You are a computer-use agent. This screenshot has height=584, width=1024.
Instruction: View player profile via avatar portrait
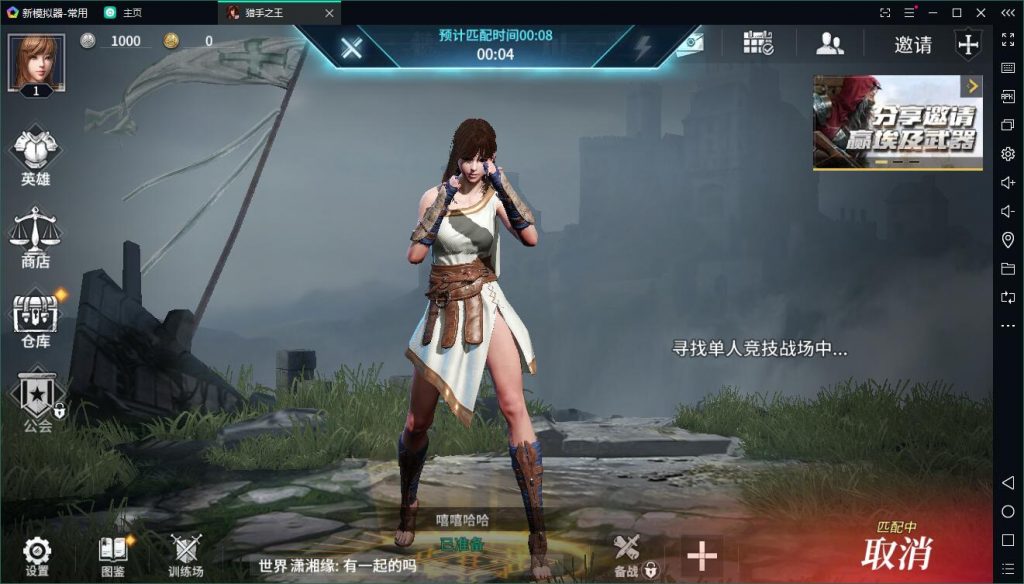point(37,62)
